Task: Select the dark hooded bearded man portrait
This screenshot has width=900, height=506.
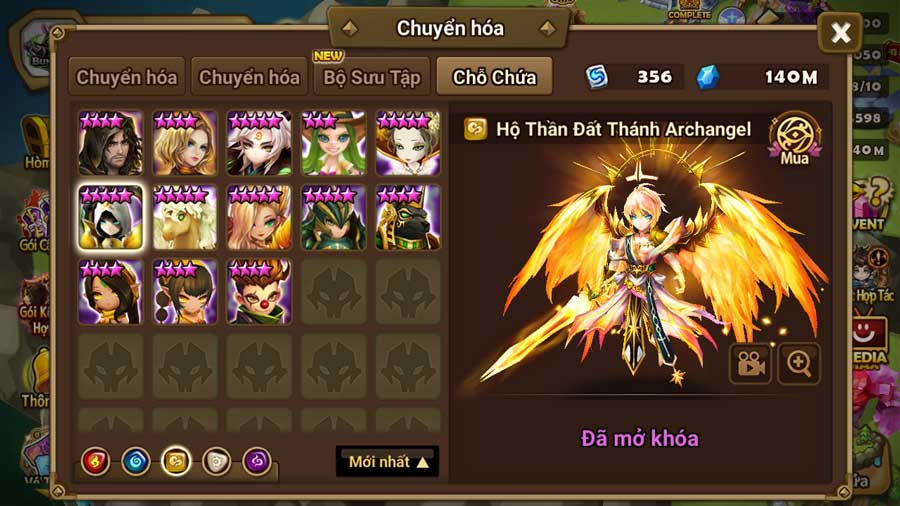Action: [x=110, y=143]
